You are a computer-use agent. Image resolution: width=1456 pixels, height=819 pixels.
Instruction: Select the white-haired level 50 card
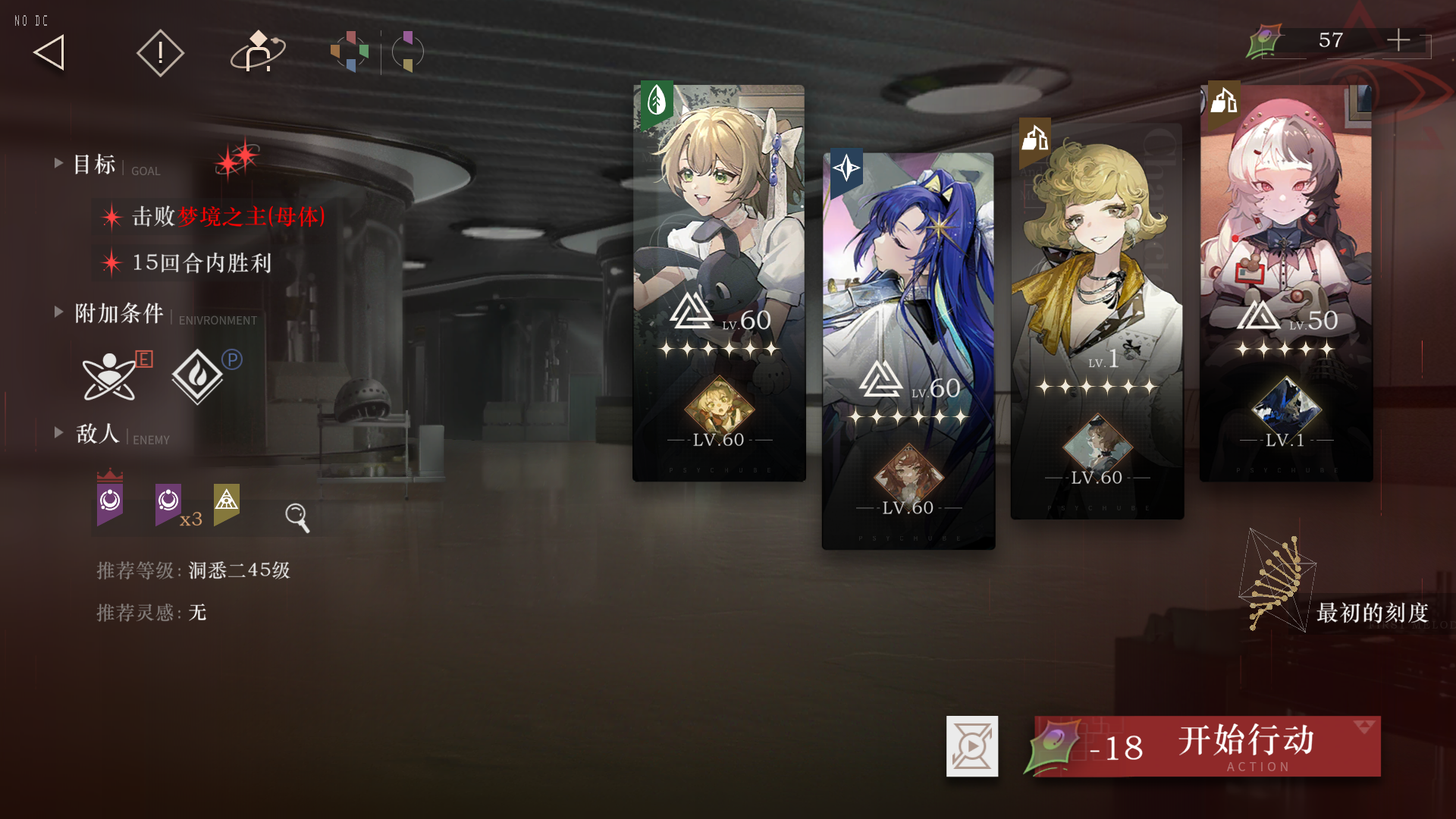[x=1286, y=282]
